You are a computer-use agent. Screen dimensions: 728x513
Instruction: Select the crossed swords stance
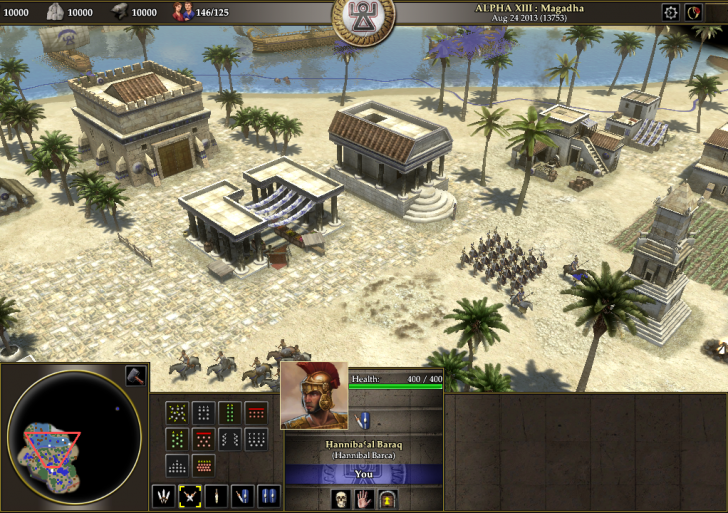[190, 495]
